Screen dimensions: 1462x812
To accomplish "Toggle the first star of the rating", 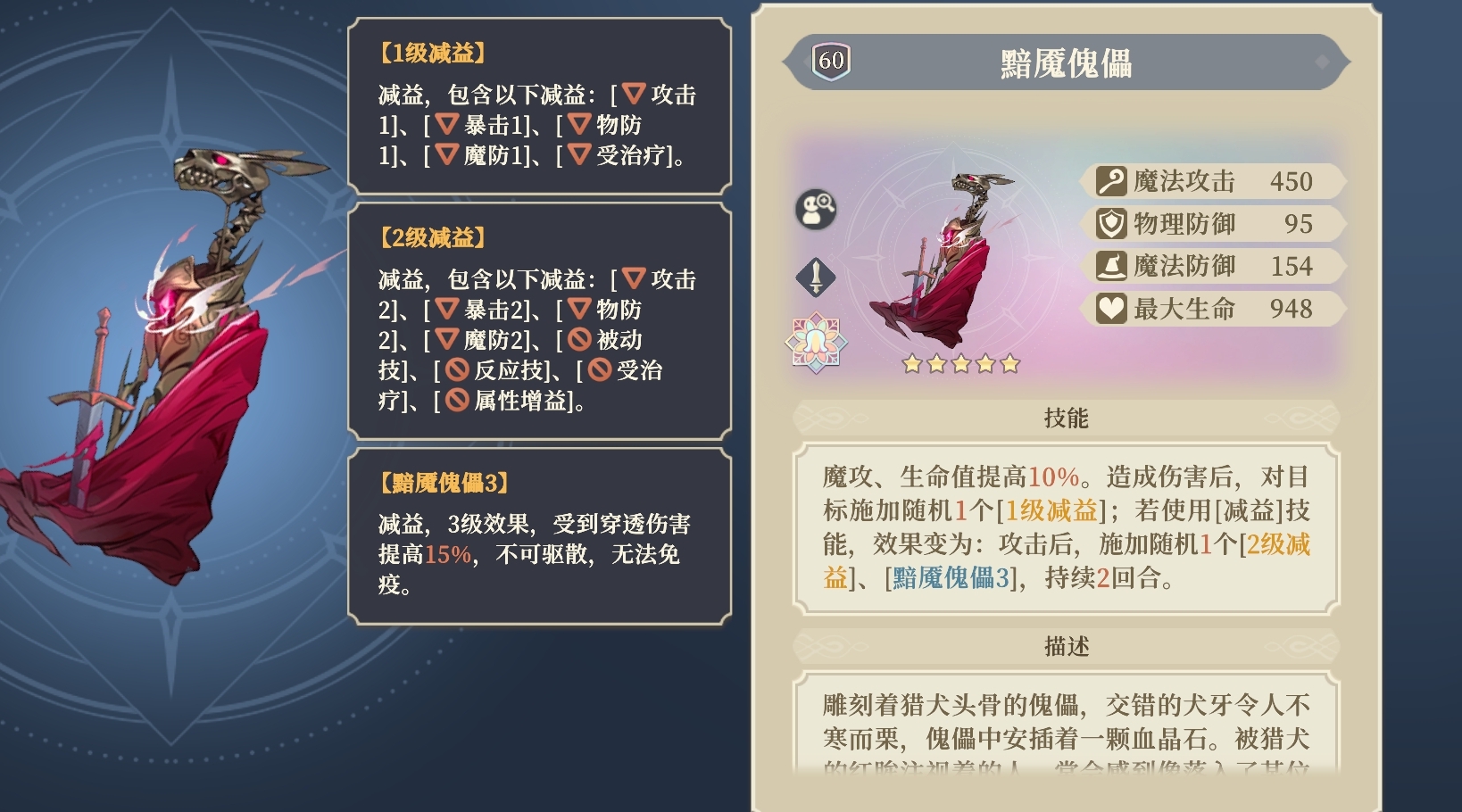I will [912, 364].
